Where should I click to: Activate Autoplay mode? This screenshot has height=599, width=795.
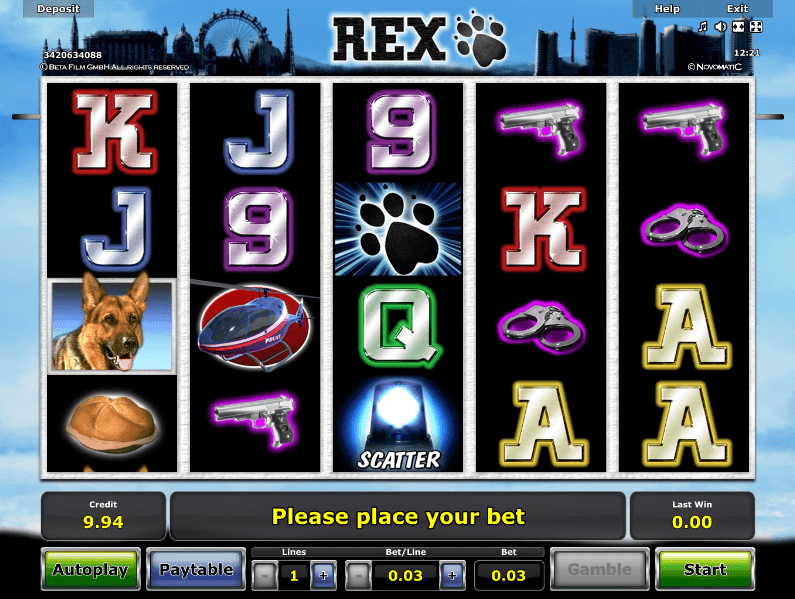[90, 570]
